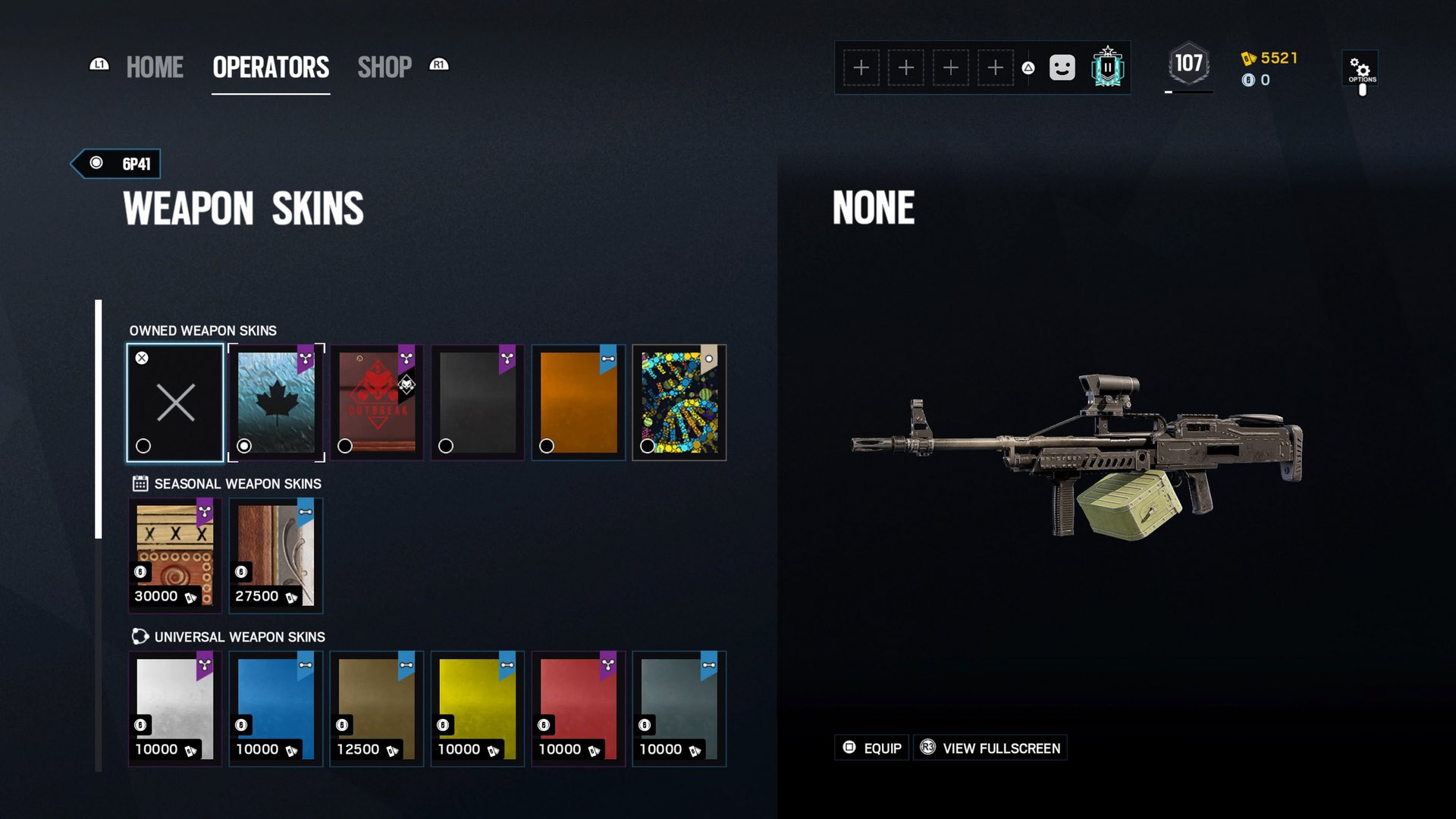
Task: Select the radio button on the maple leaf skin
Action: [243, 447]
